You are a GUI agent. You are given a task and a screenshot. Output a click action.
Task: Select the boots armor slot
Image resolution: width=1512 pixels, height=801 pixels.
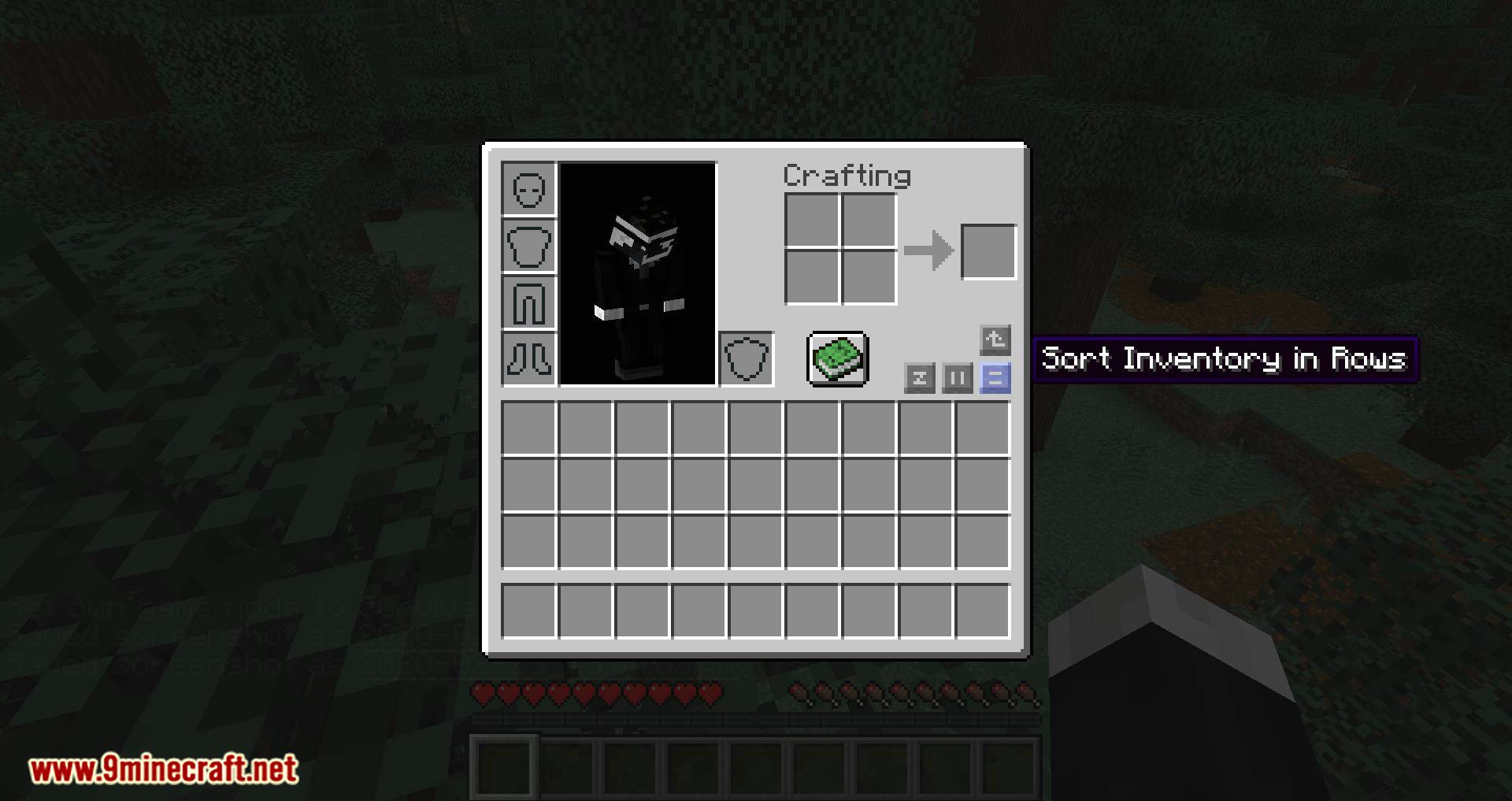pos(528,359)
